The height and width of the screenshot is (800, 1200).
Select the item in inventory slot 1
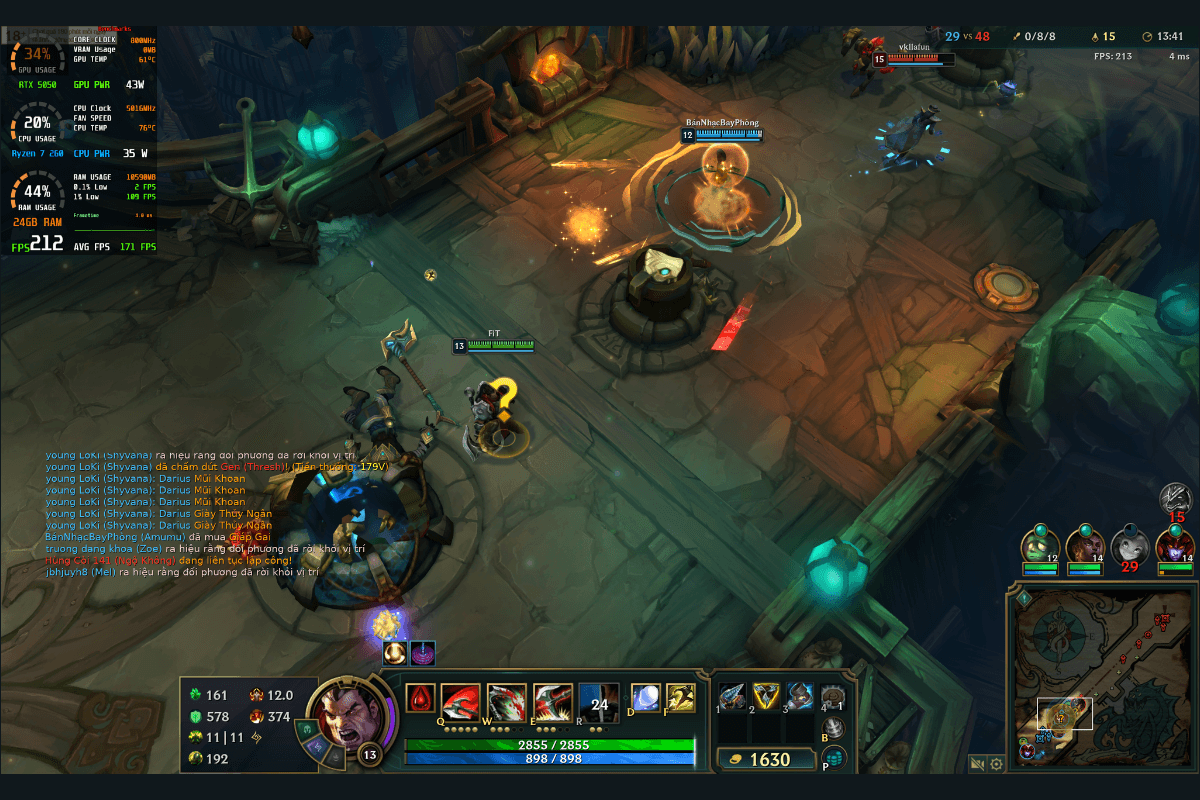pos(732,696)
